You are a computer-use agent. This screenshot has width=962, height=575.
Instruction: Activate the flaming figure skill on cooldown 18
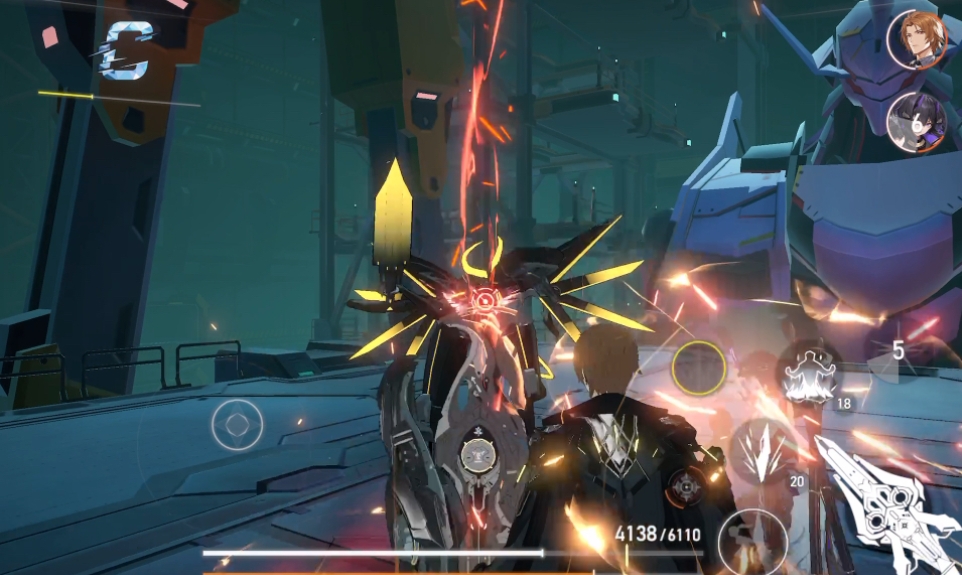[808, 373]
